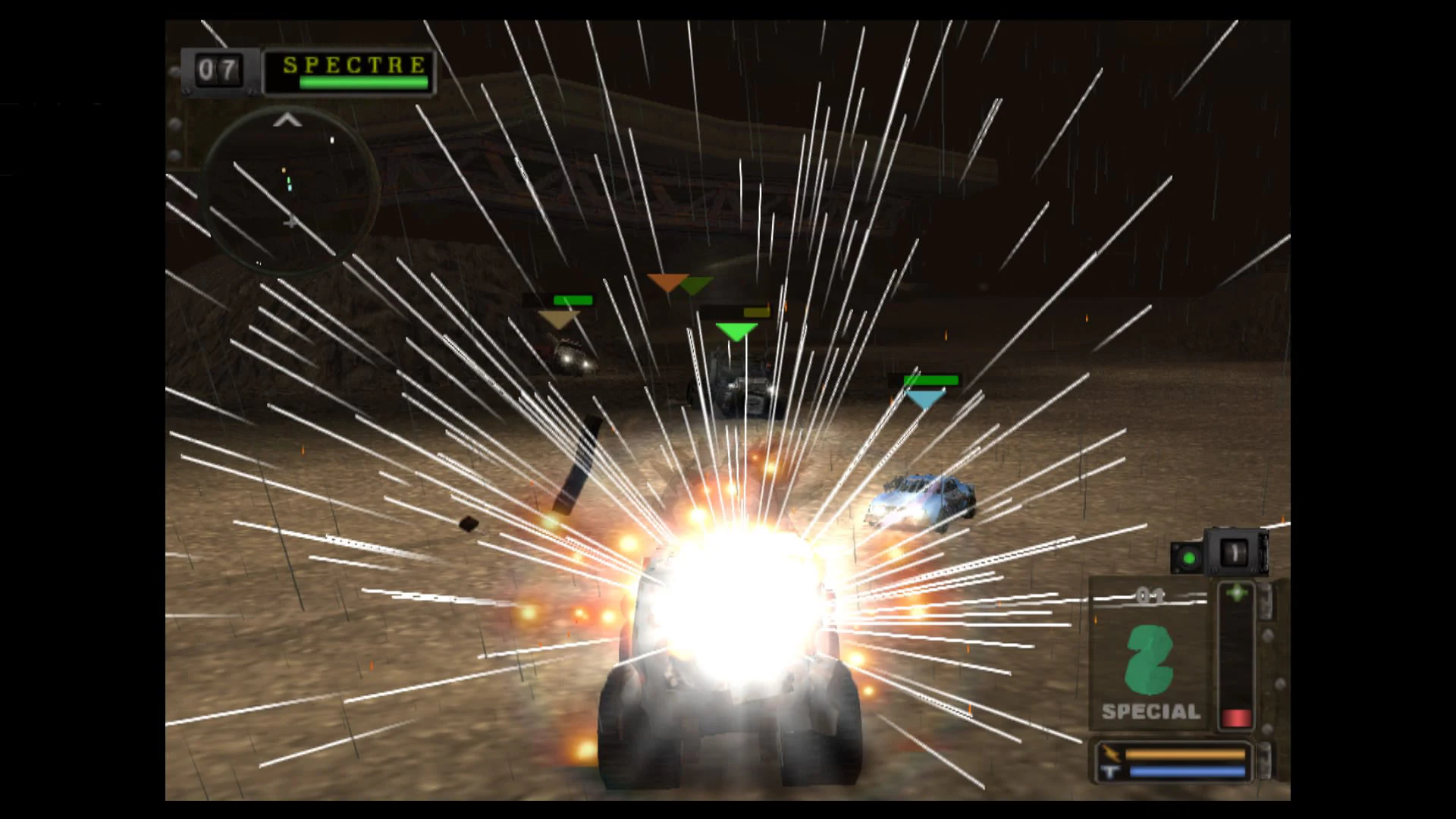The image size is (1456, 819).
Task: Select the Special weapon panel icon
Action: 1147,652
